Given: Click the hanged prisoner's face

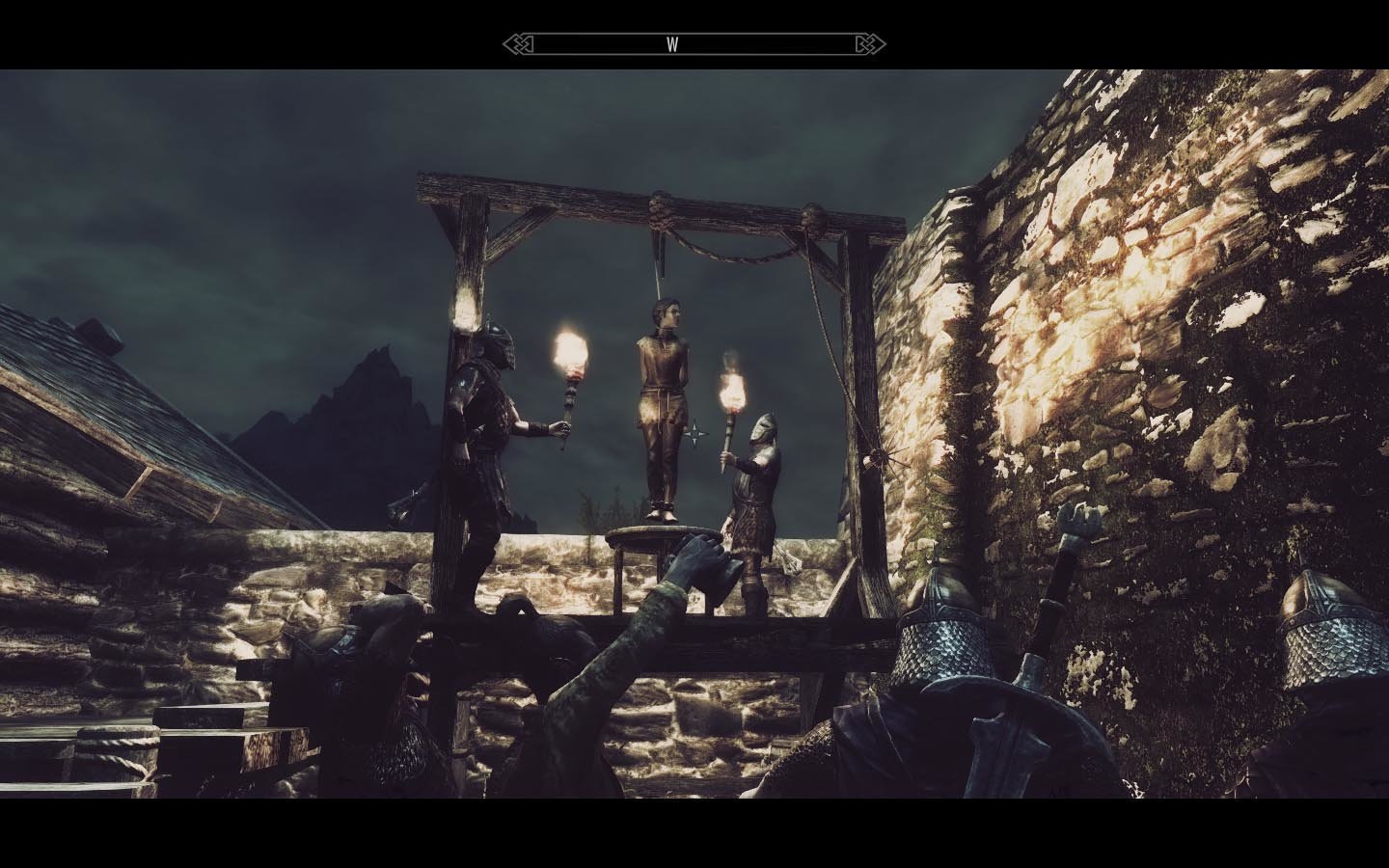Looking at the screenshot, I should [667, 313].
